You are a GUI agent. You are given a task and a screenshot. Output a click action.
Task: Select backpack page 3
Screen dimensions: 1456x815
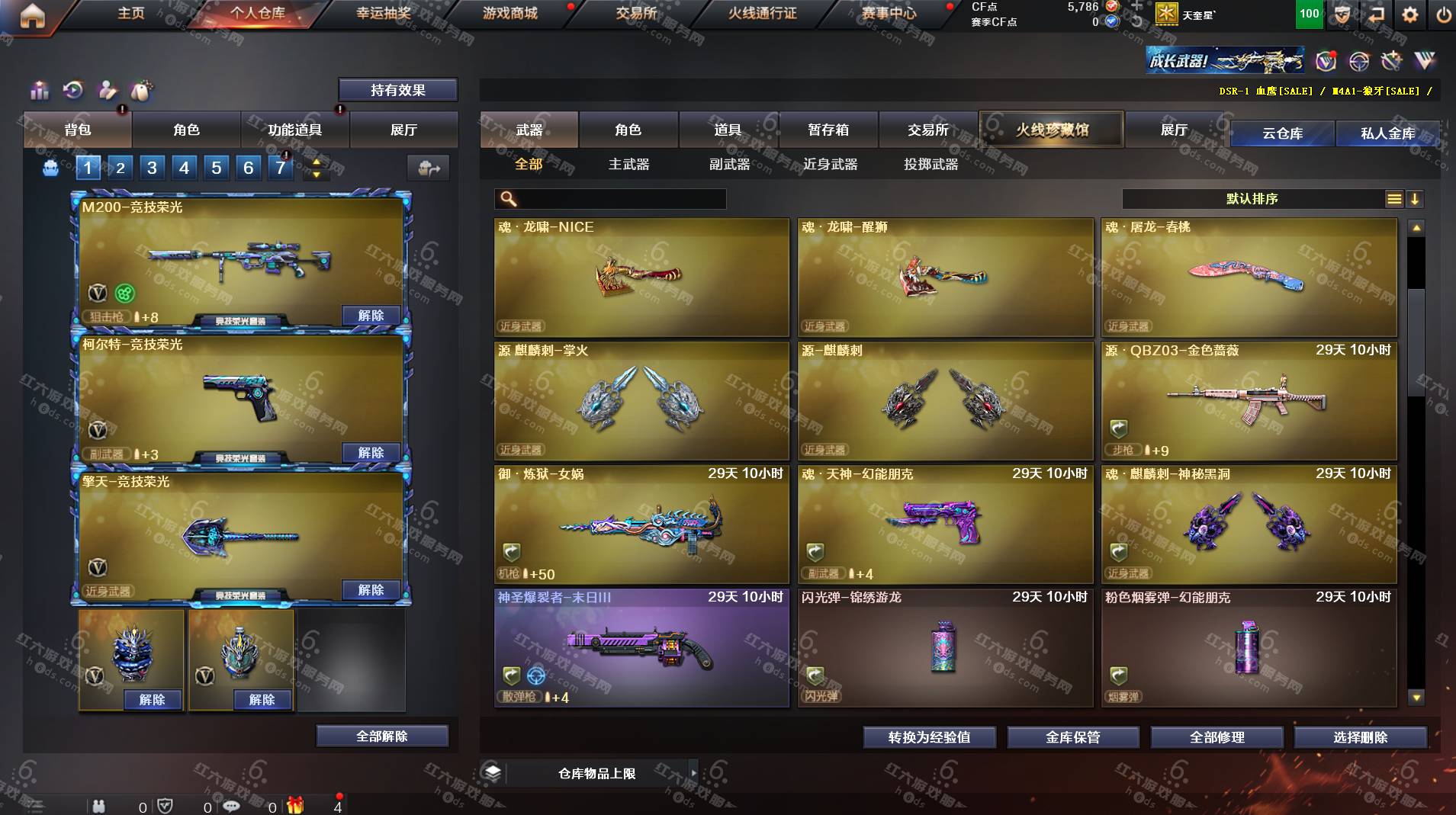[x=153, y=167]
